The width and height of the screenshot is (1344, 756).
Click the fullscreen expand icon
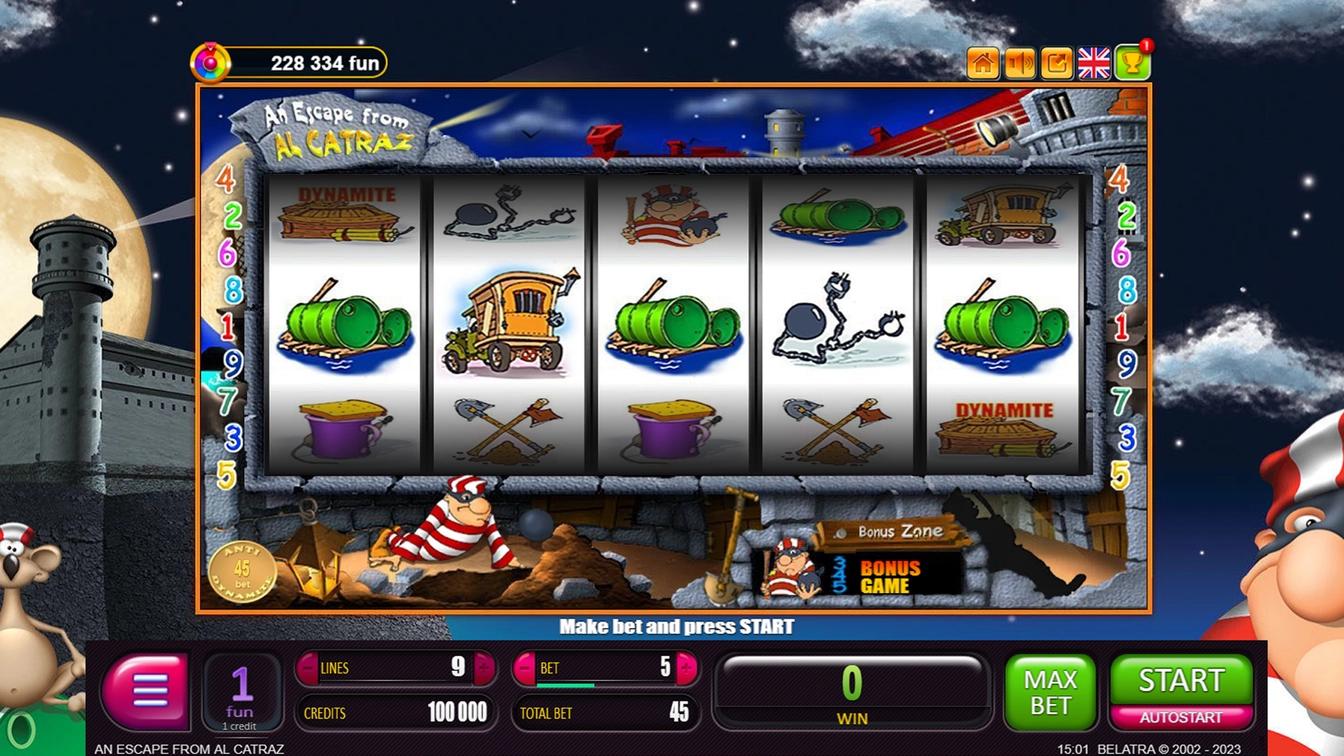[1057, 64]
